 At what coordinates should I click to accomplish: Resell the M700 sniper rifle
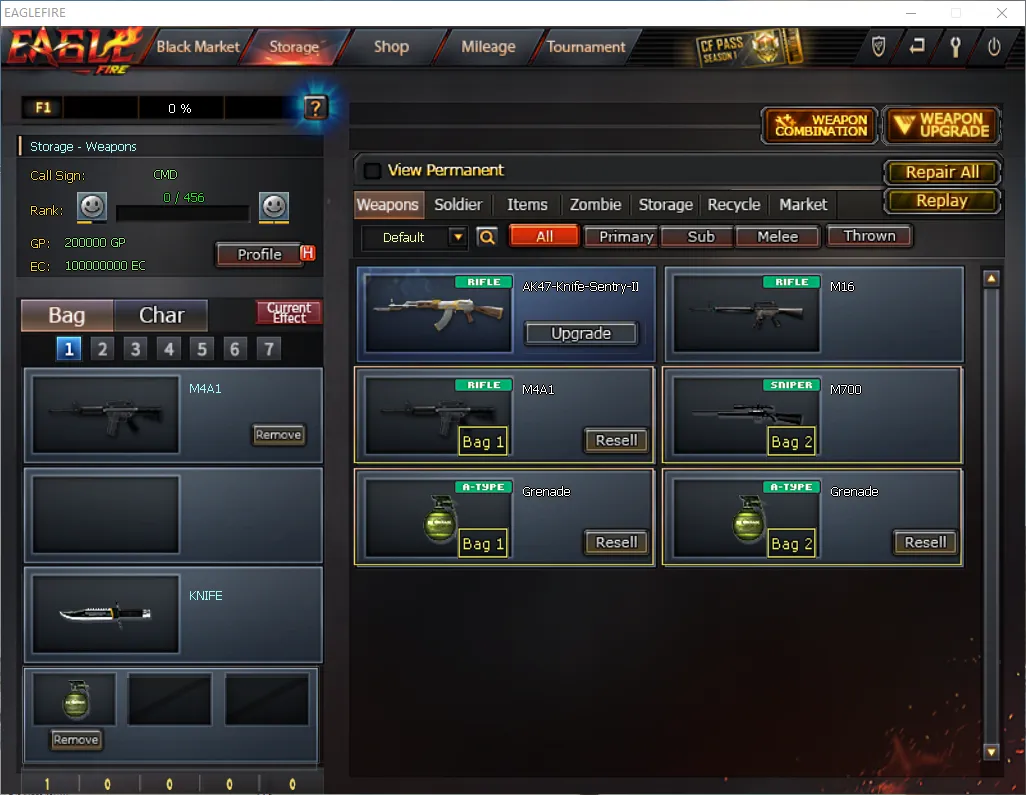pyautogui.click(x=925, y=440)
